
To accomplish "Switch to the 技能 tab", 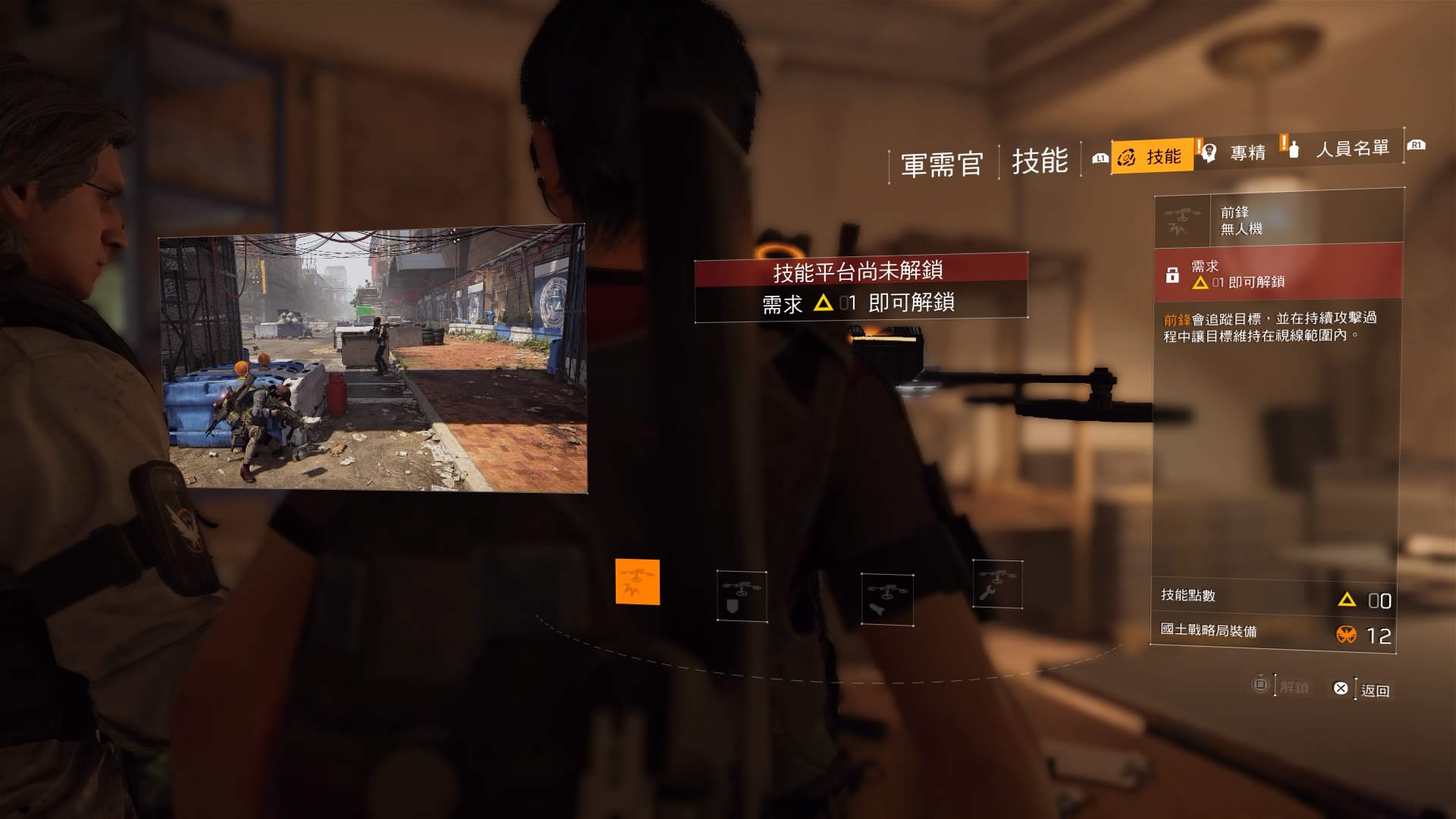I will [x=1152, y=156].
